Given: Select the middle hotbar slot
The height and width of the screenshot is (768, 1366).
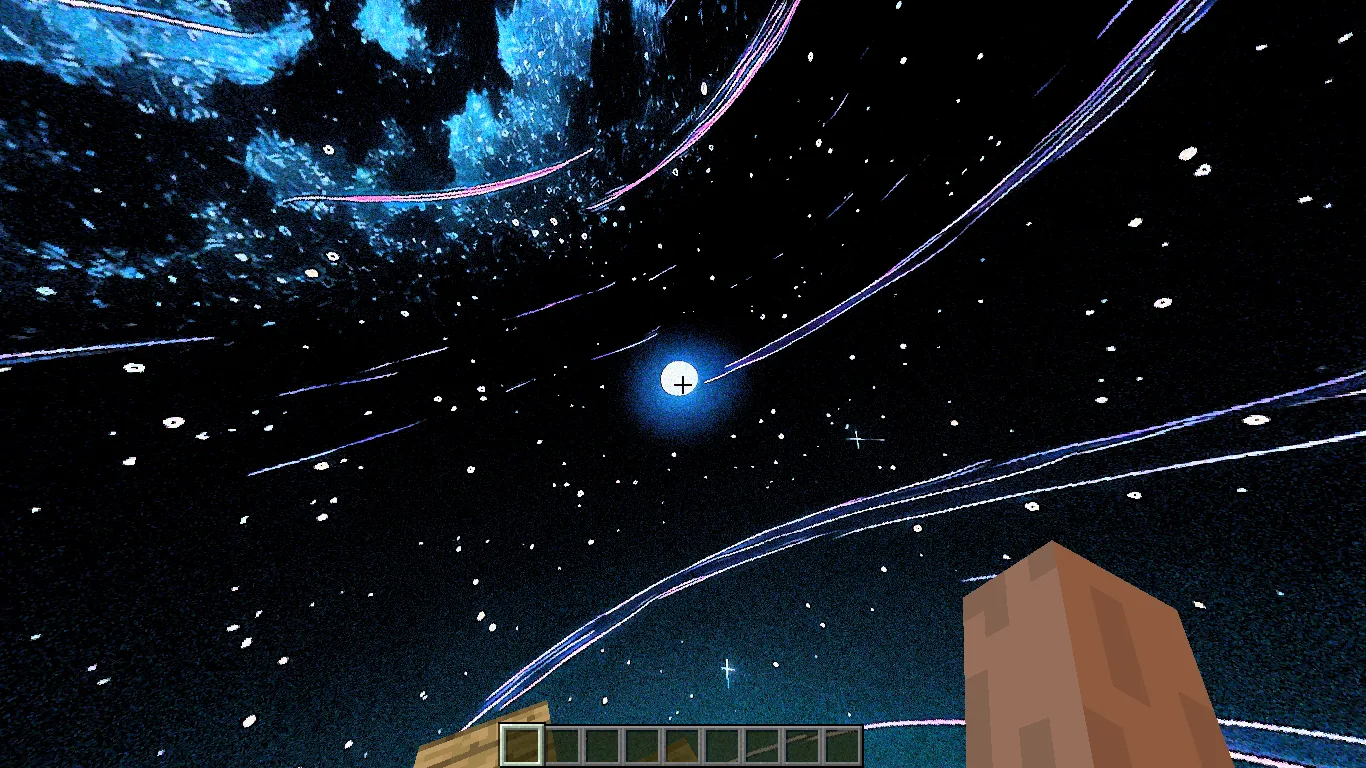Looking at the screenshot, I should 682,745.
